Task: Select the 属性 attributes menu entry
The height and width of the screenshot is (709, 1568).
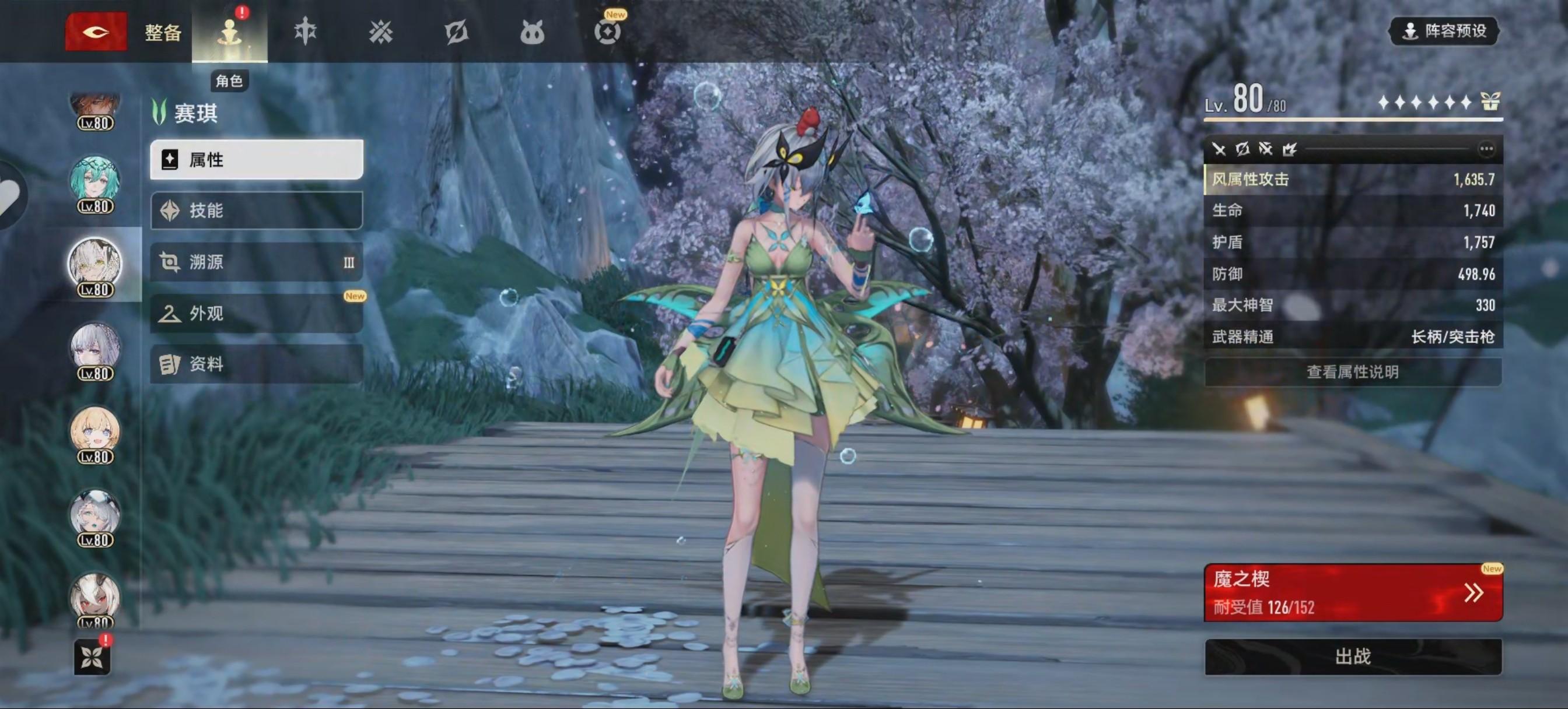Action: (x=256, y=160)
